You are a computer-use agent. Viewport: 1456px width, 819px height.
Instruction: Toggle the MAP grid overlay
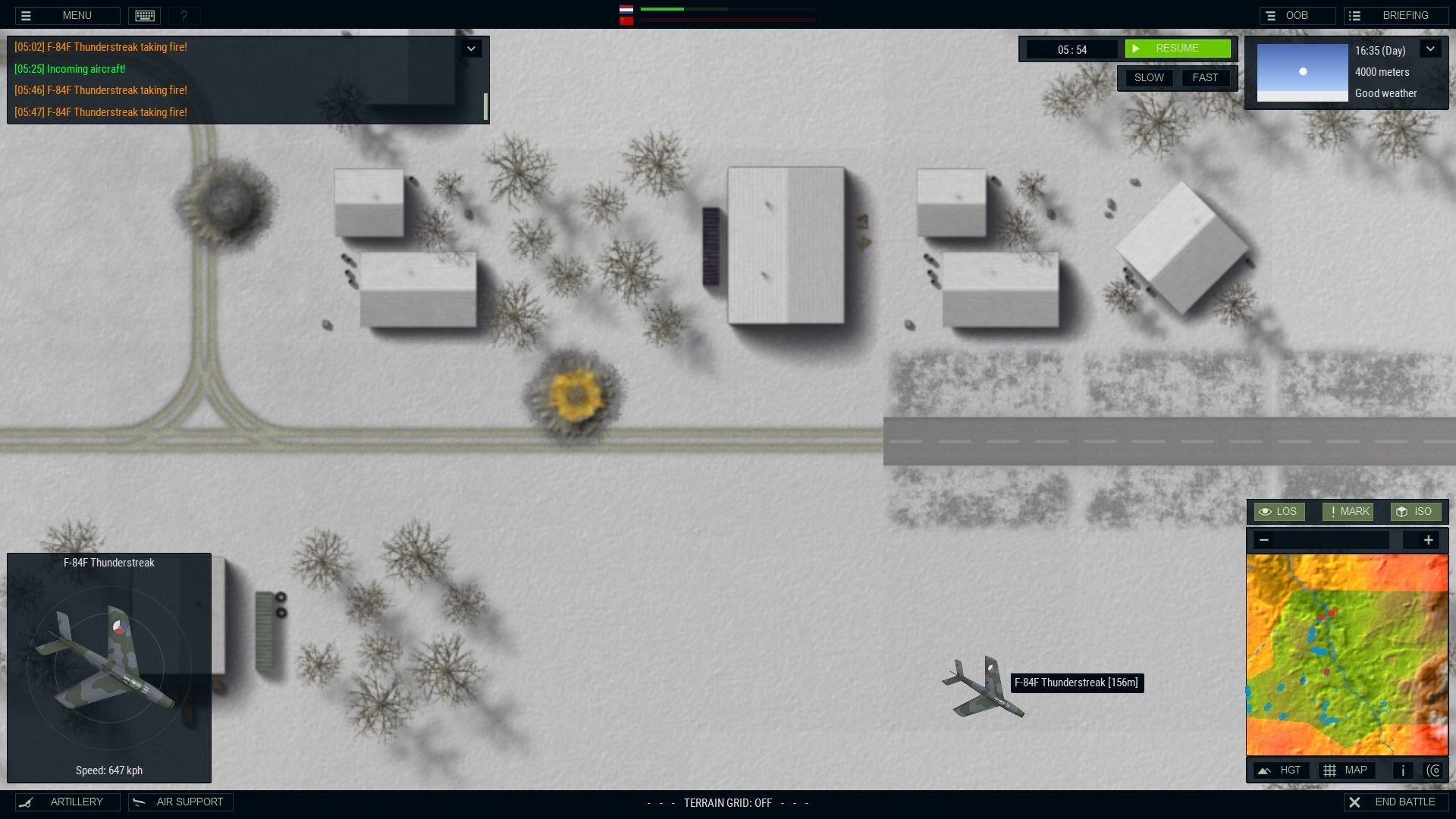coord(1346,770)
